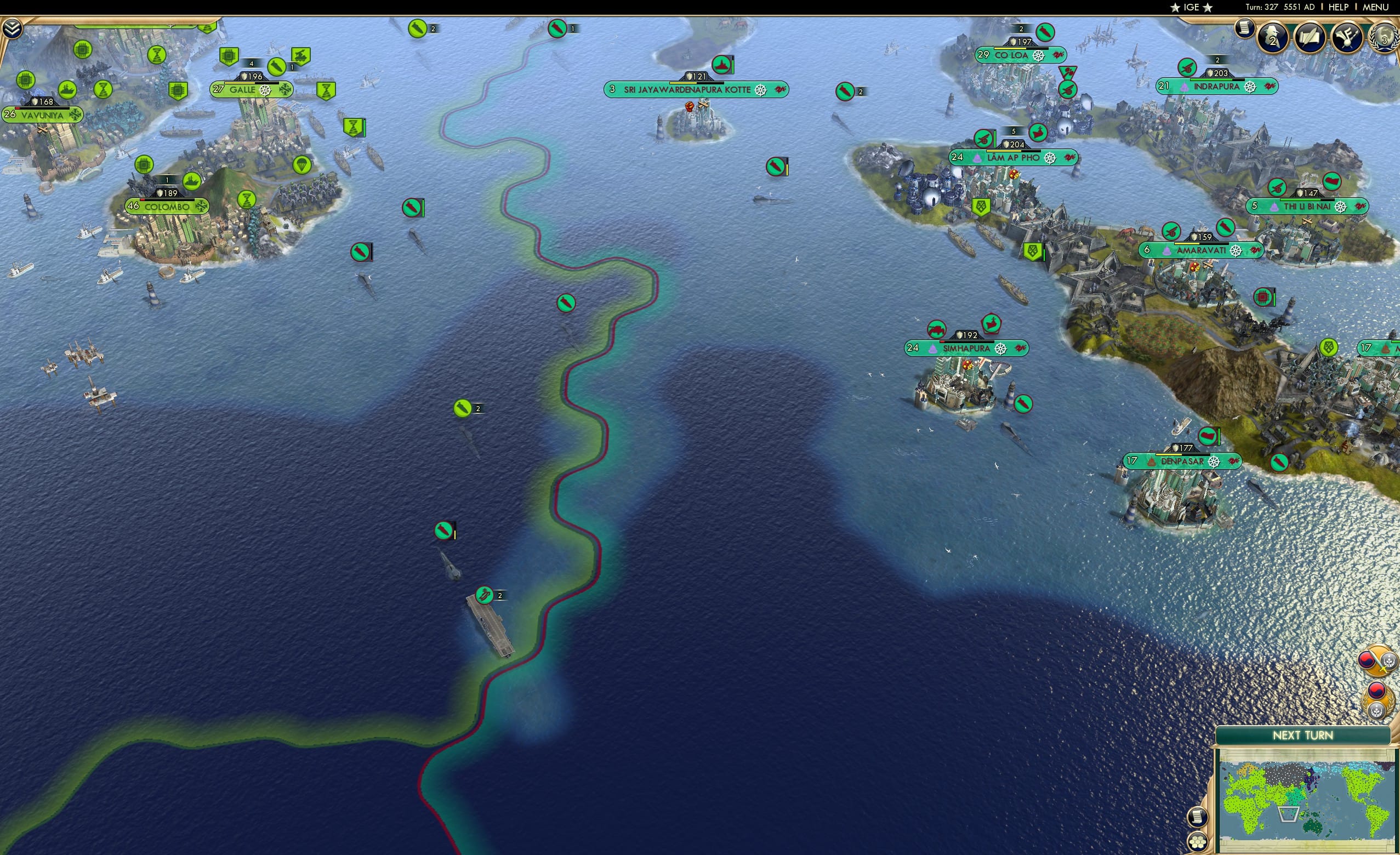Open the Espionage overview spy icon
Image resolution: width=1400 pixels, height=855 pixels.
click(x=1272, y=36)
